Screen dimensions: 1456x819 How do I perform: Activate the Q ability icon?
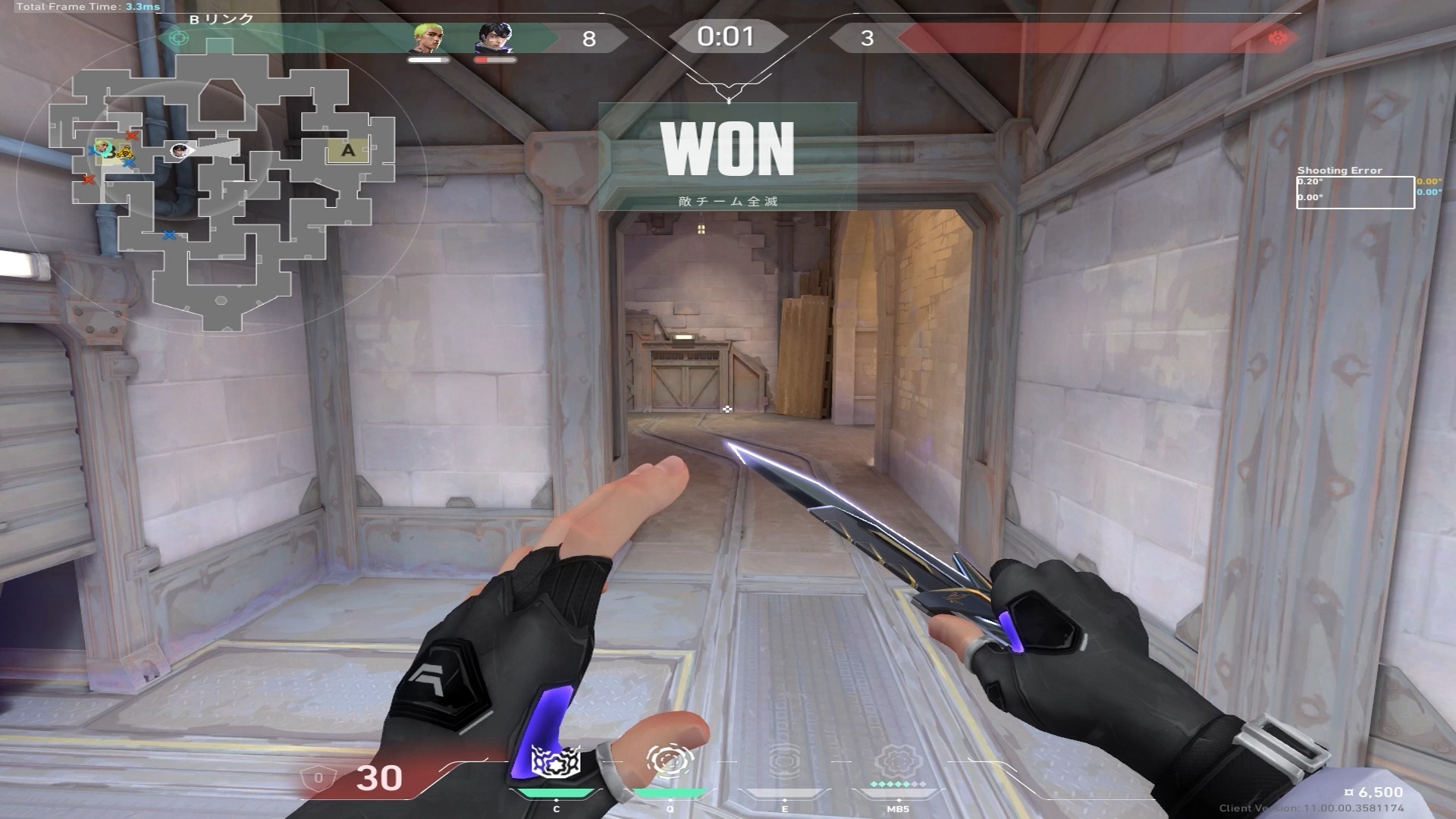(x=670, y=761)
